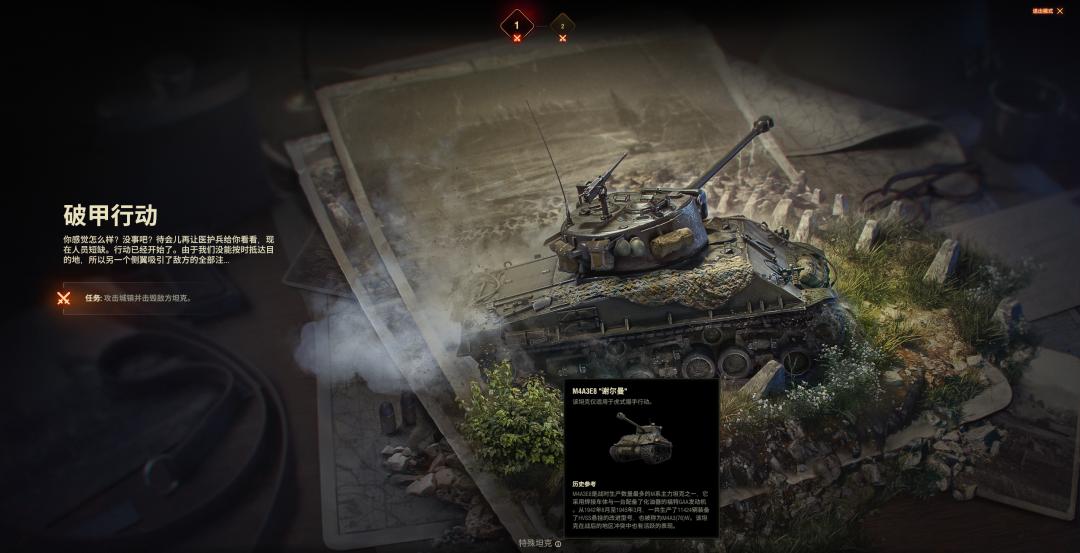Open the 特殊坦克 info icon
Image resolution: width=1080 pixels, height=553 pixels.
point(558,544)
